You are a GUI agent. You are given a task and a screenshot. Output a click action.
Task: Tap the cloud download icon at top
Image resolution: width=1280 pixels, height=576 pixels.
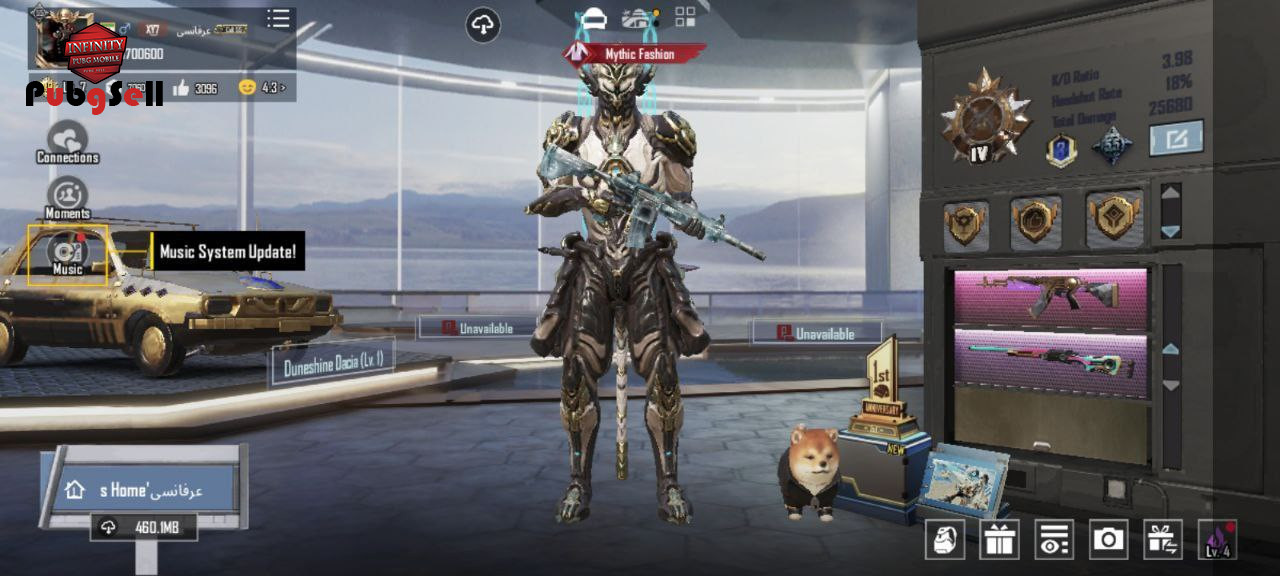click(x=483, y=25)
